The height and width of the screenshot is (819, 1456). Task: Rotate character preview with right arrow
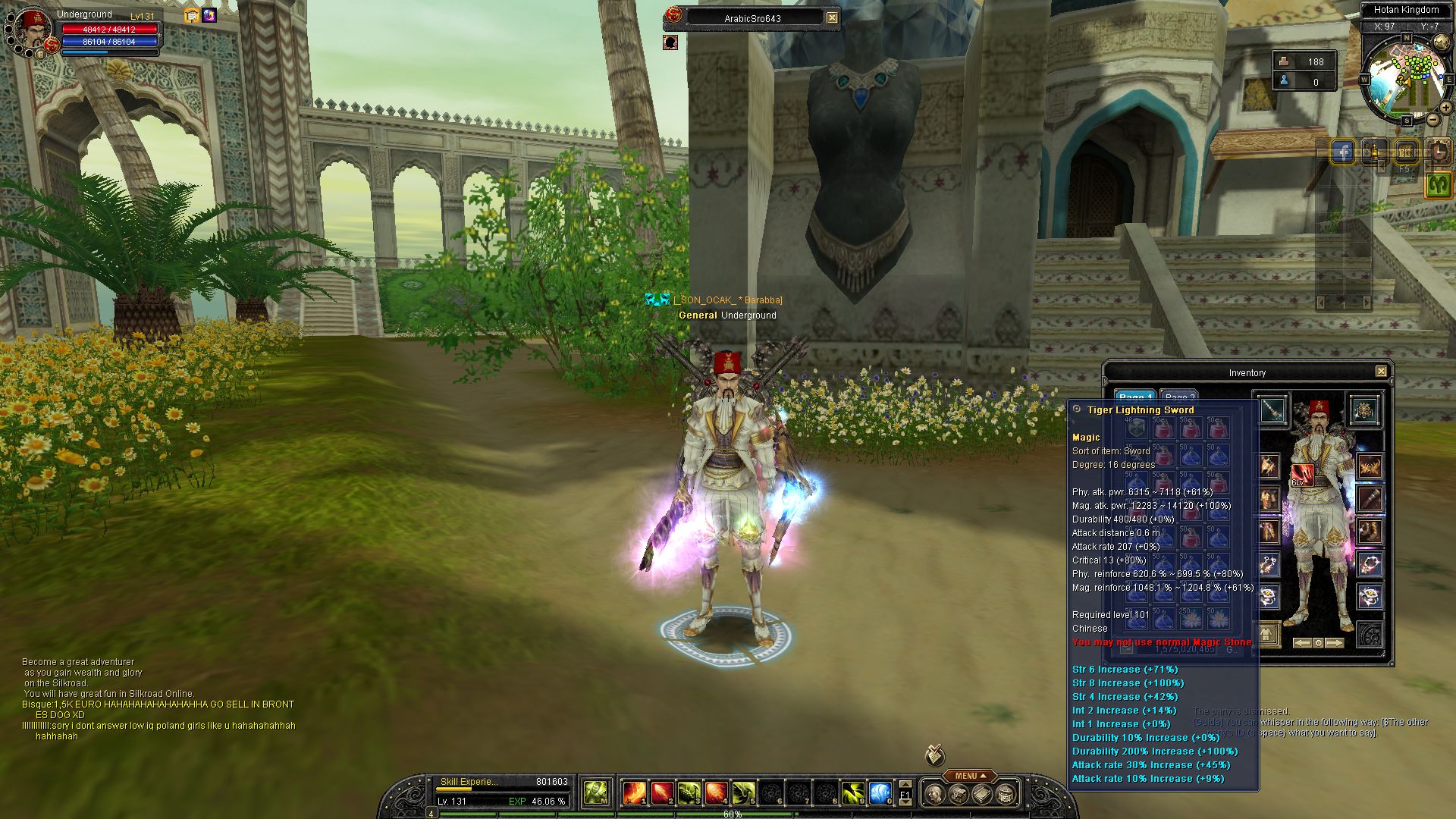click(1335, 643)
